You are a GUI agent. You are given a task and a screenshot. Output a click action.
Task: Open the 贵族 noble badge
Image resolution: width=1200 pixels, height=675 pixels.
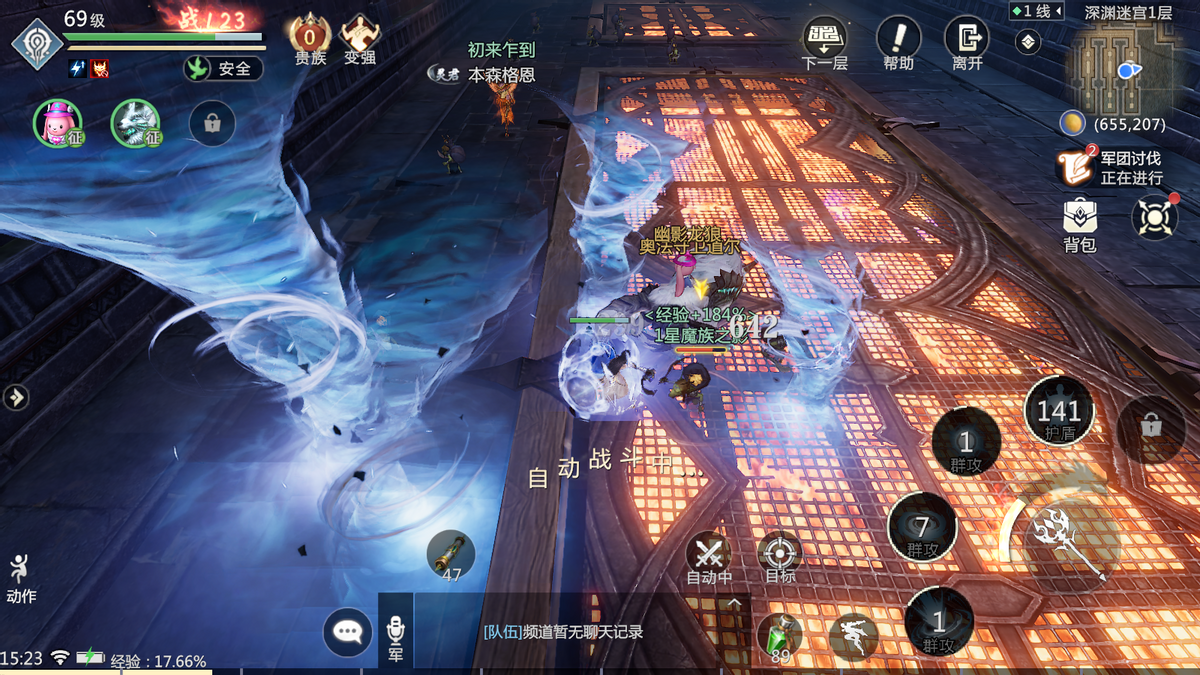click(309, 40)
